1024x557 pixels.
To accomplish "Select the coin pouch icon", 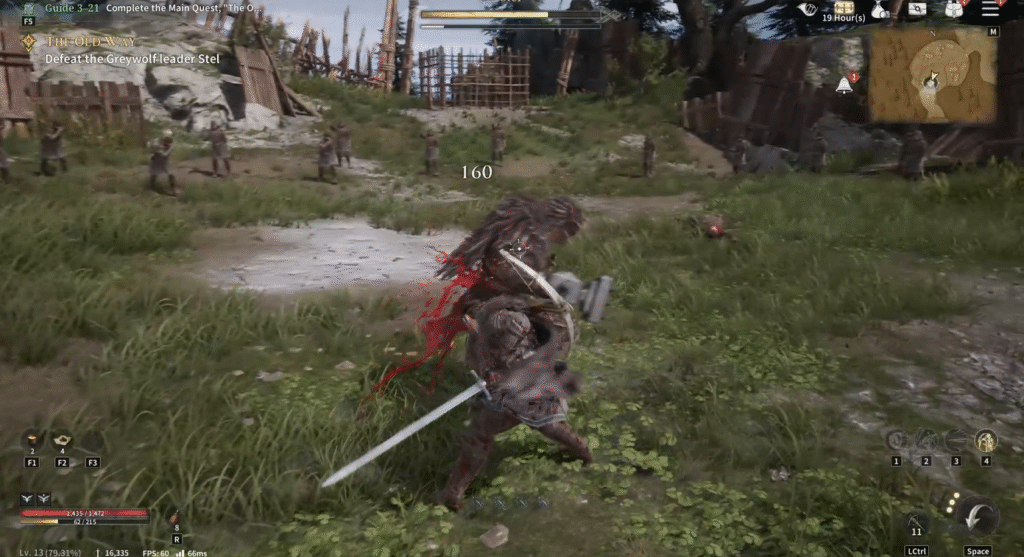I will (878, 9).
